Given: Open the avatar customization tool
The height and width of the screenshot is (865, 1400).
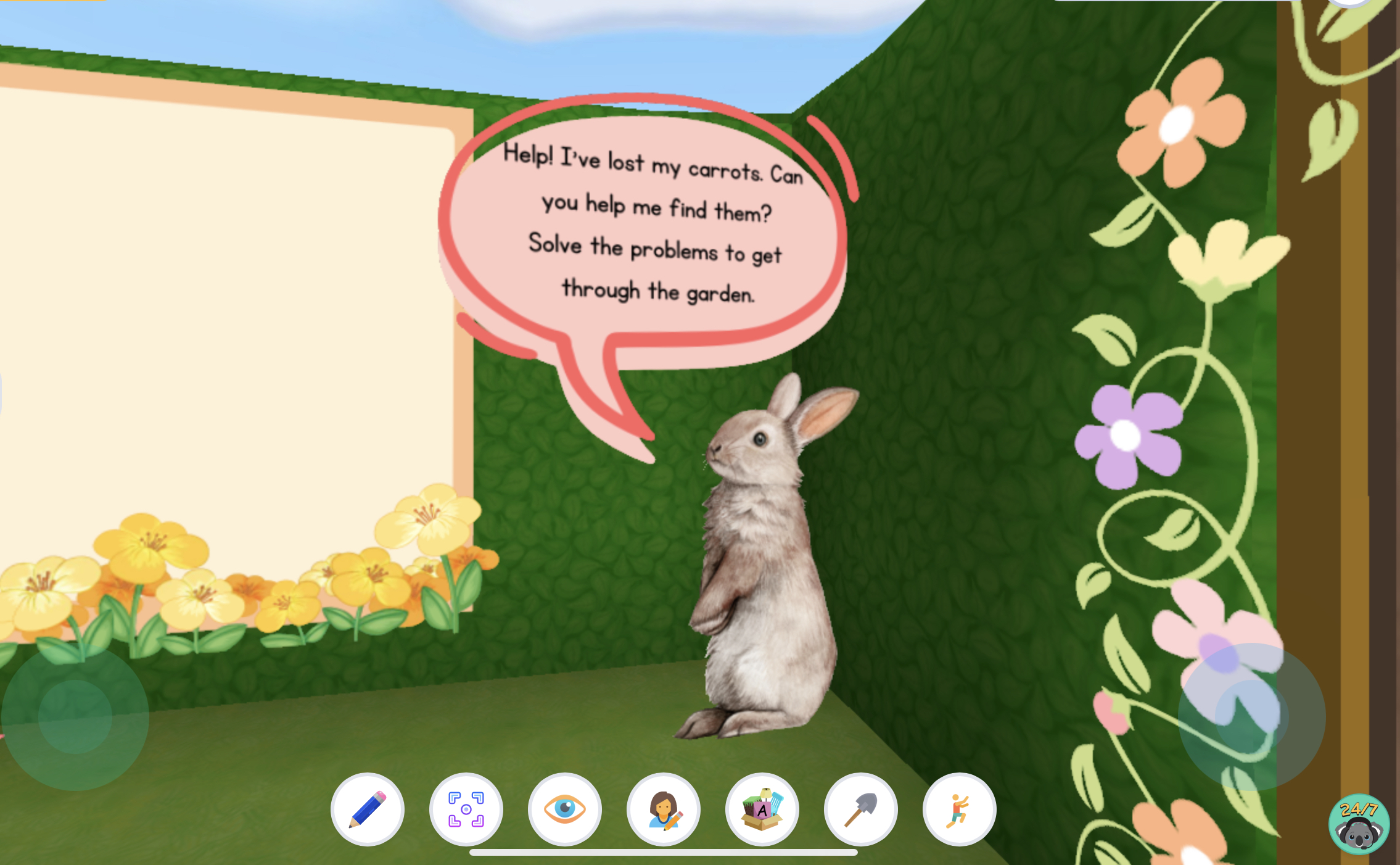Looking at the screenshot, I should [664, 809].
